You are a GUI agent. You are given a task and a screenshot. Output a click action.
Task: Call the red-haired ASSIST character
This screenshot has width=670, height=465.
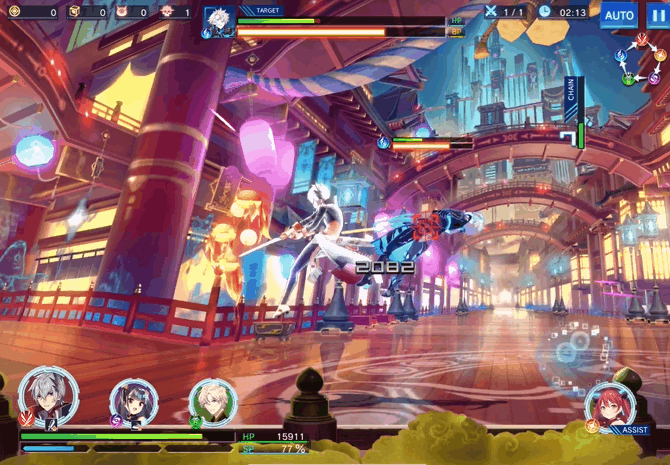609,406
